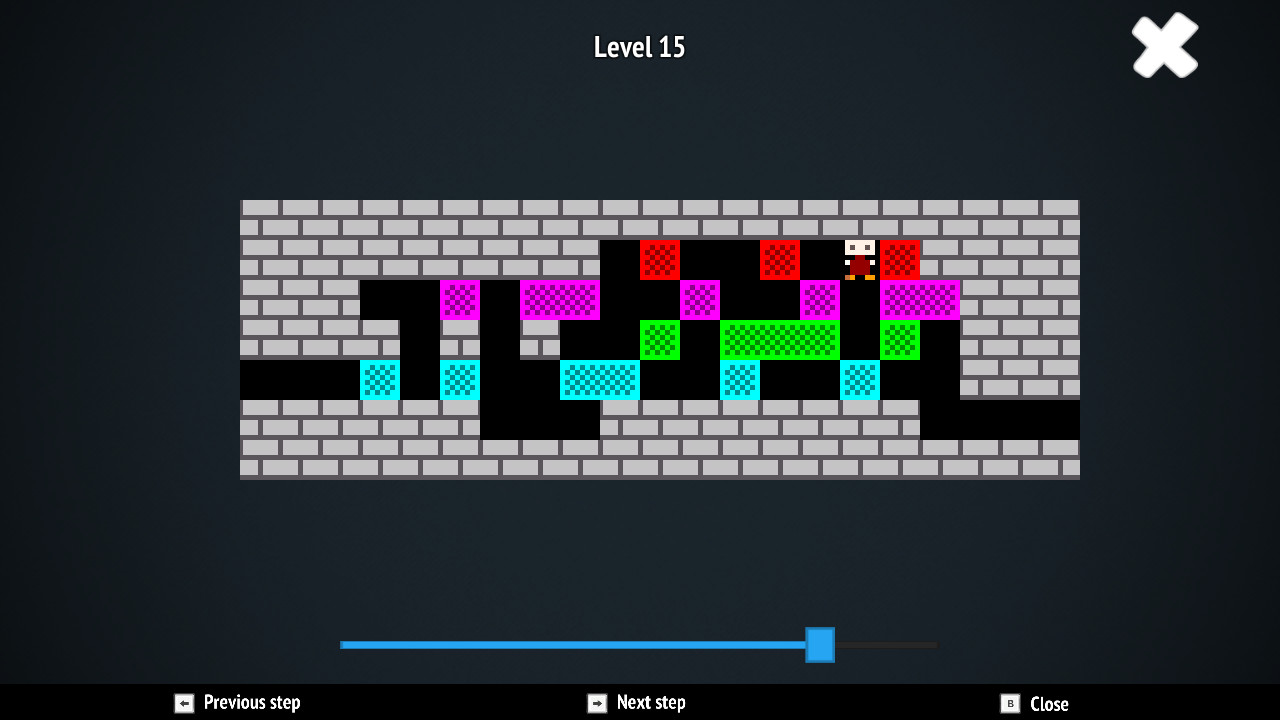The width and height of the screenshot is (1280, 720).
Task: Click the red block beside the player
Action: [x=899, y=260]
